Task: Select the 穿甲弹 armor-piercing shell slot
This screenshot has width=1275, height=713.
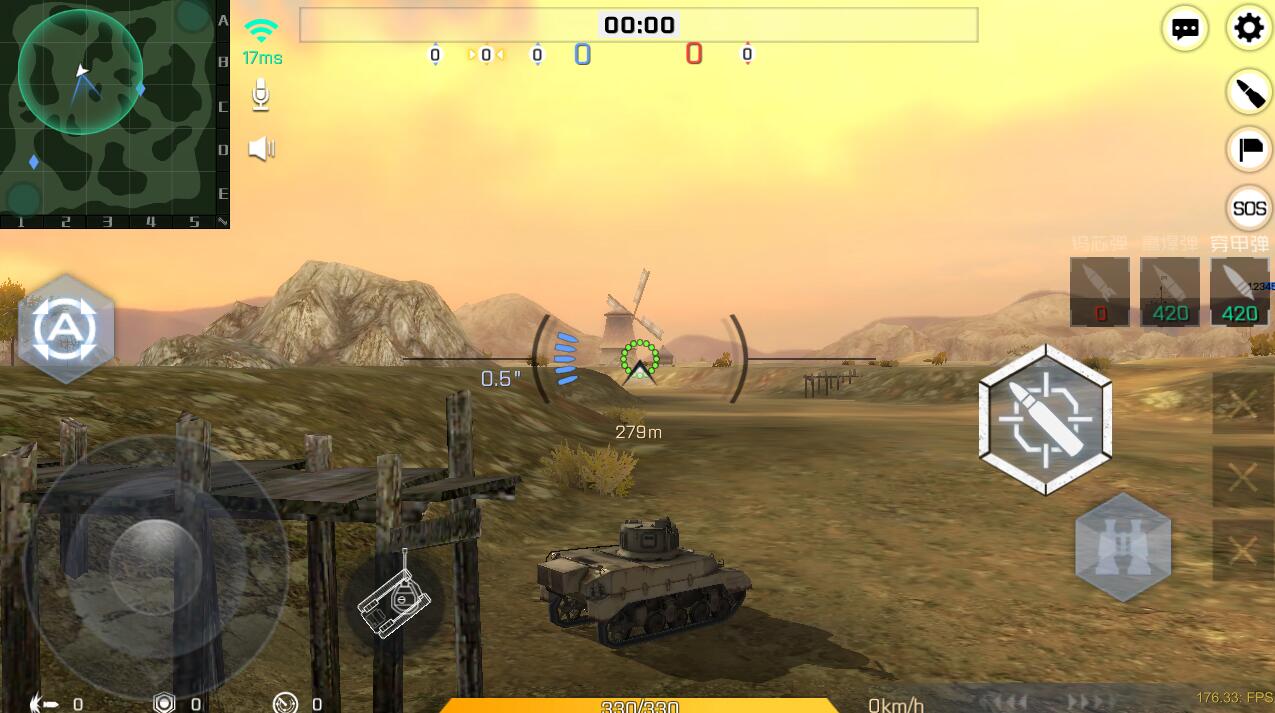Action: (x=1239, y=291)
